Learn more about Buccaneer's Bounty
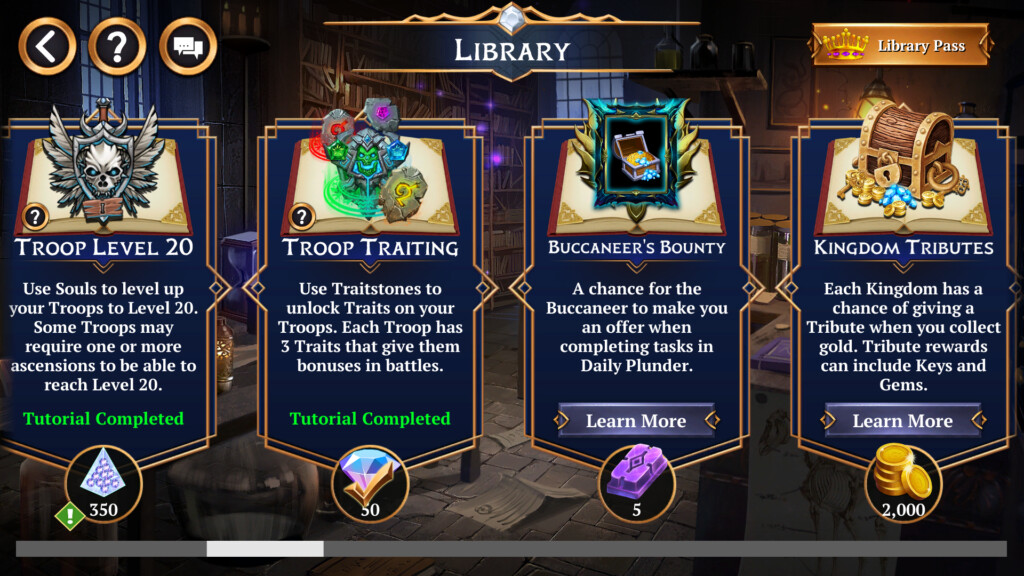The image size is (1024, 576). point(636,421)
